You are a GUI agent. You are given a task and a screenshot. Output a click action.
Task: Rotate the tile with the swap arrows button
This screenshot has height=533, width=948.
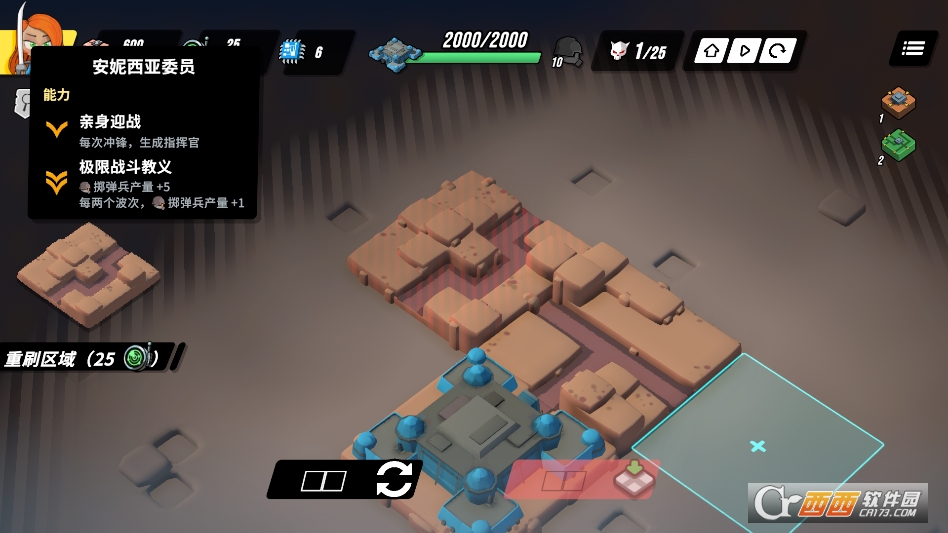[393, 480]
